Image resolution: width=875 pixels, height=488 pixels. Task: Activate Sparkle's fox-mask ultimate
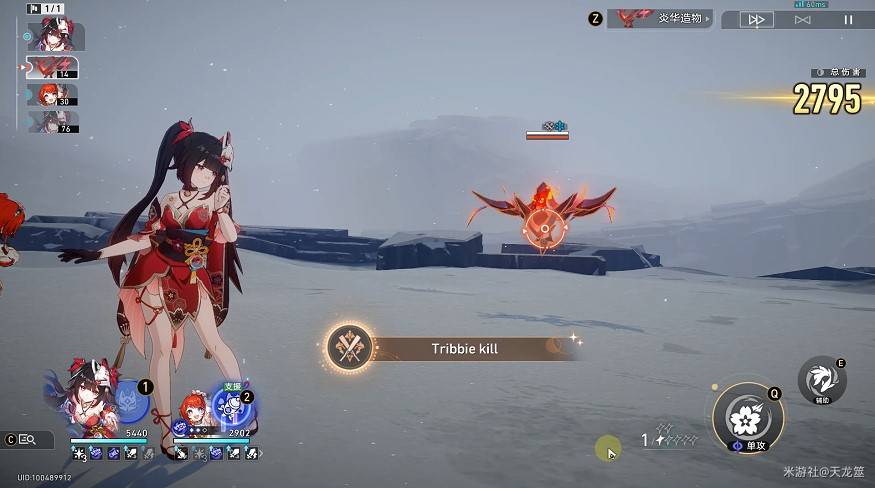(x=129, y=403)
